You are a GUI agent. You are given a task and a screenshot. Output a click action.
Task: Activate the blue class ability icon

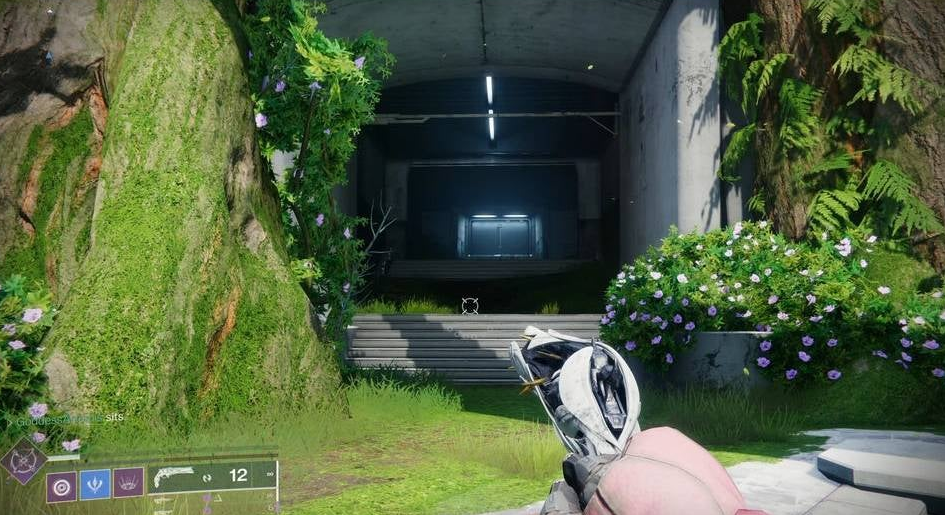[x=95, y=484]
